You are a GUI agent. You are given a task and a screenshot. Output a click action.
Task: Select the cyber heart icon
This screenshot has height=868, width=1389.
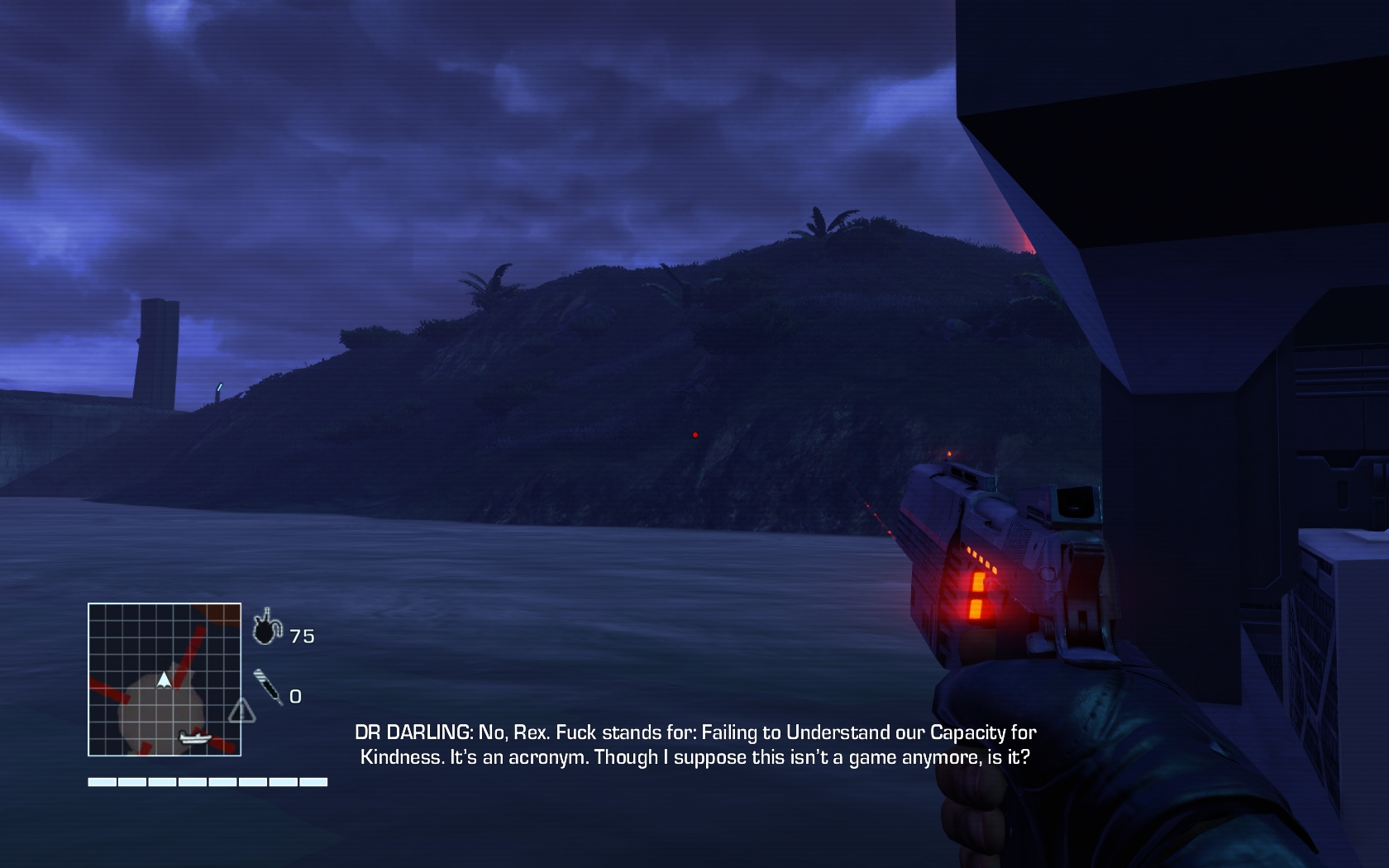(x=265, y=627)
